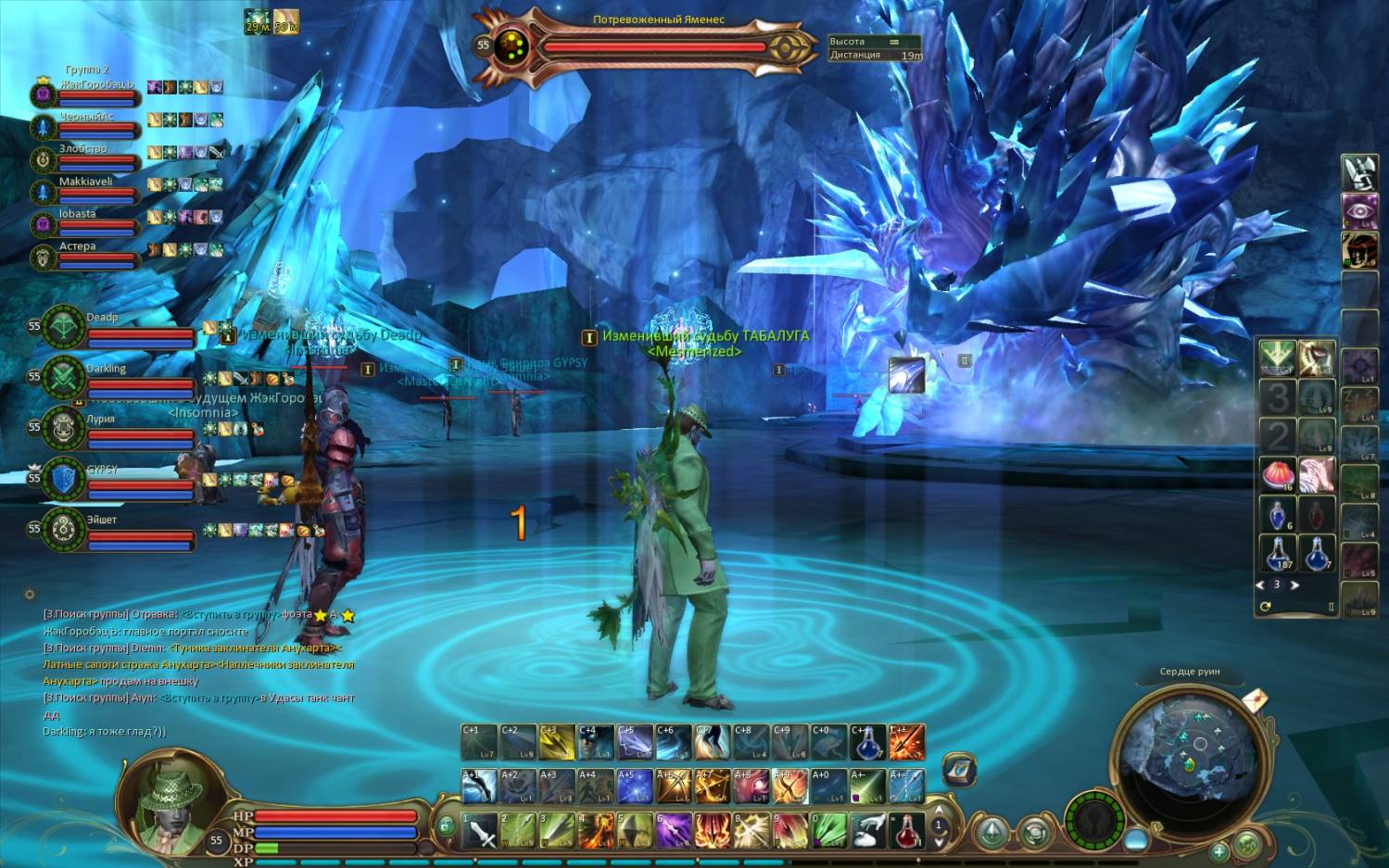Toggle the green hotbar lock button
Viewport: 1389px width, 868px height.
click(x=446, y=825)
